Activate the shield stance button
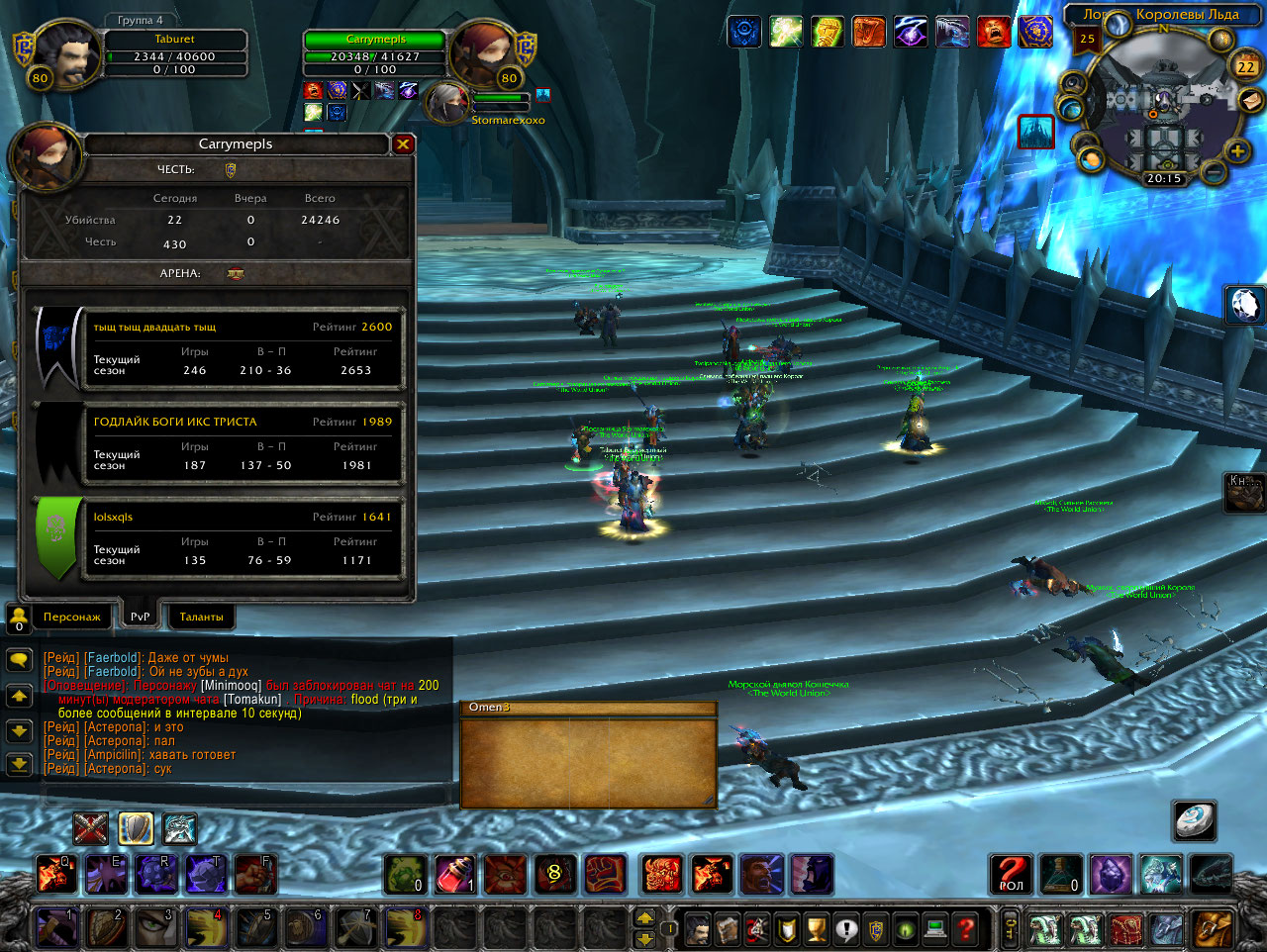 click(136, 828)
